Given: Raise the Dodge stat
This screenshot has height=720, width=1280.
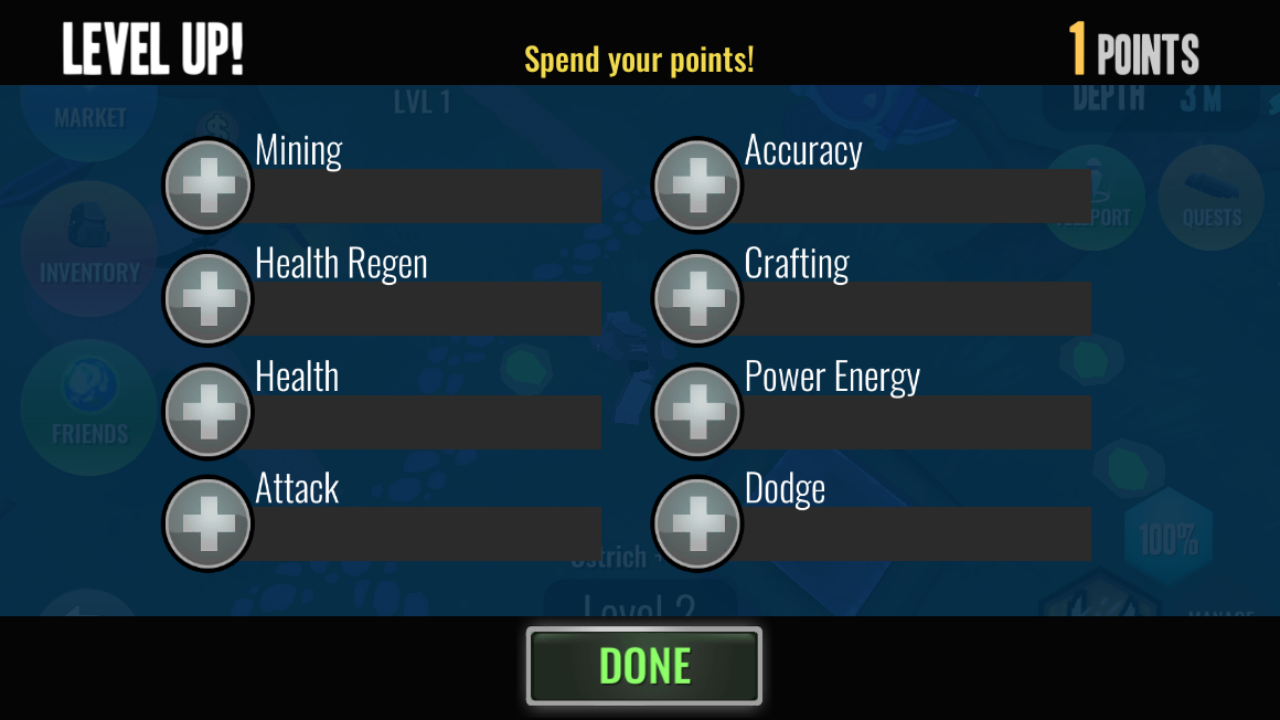Looking at the screenshot, I should click(x=697, y=523).
